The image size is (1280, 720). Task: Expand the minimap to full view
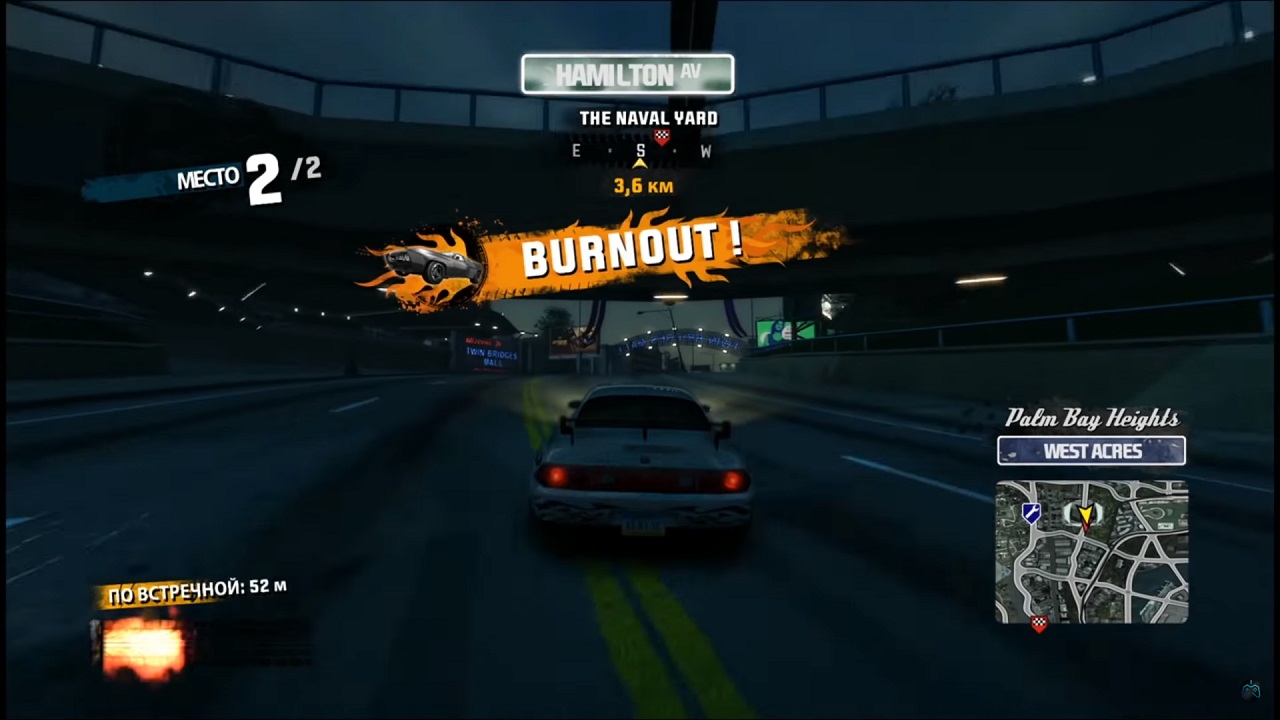tap(1092, 550)
